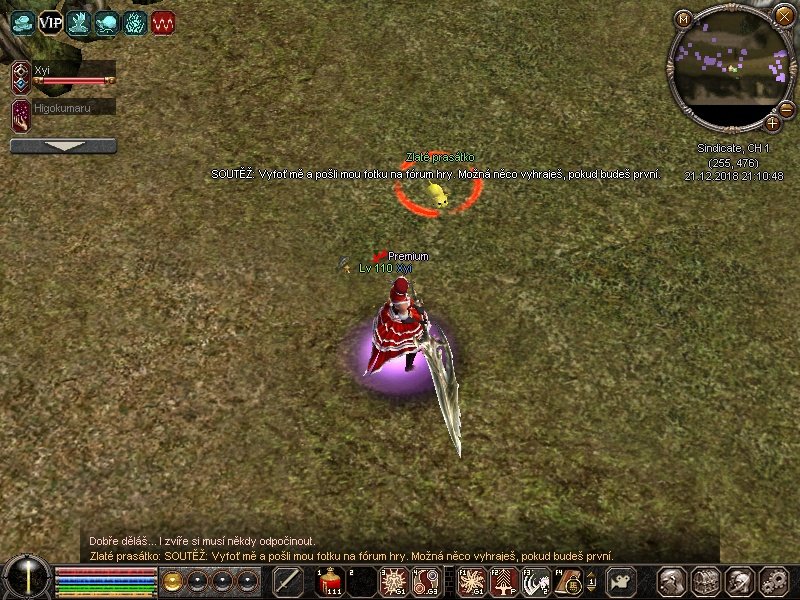Open the character window helmet icon
Viewport: 800px width, 600px height.
(672, 582)
